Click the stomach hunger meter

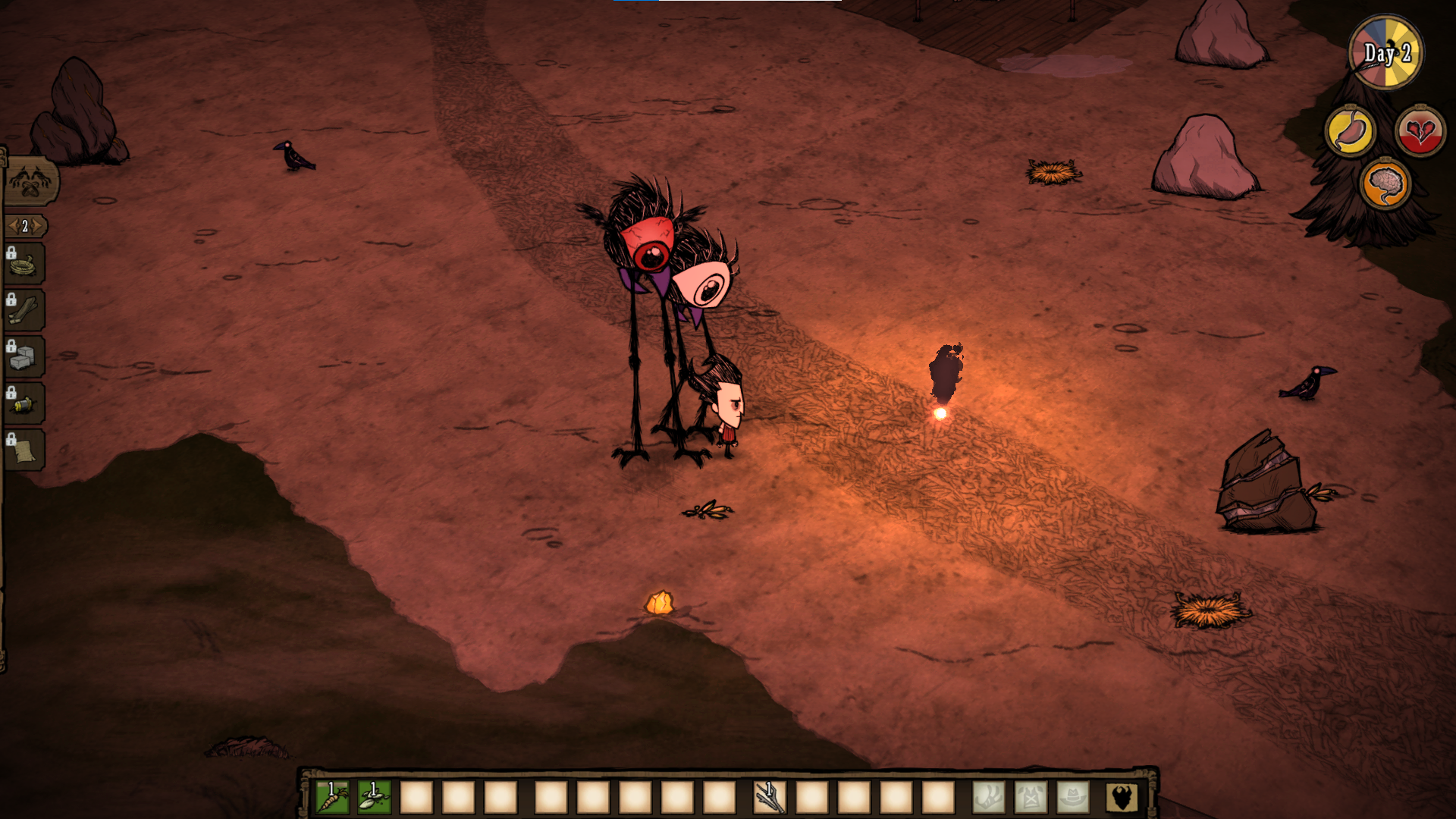pos(1351,132)
